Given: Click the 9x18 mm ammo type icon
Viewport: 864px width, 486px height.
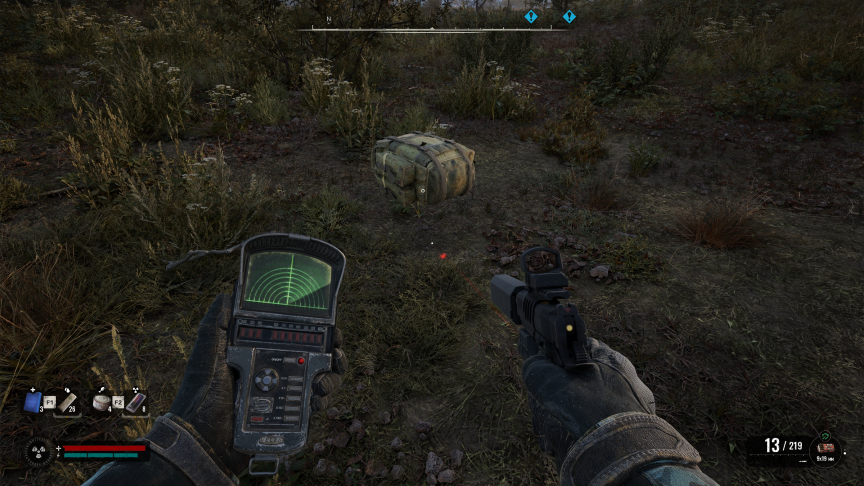Looking at the screenshot, I should tap(825, 447).
